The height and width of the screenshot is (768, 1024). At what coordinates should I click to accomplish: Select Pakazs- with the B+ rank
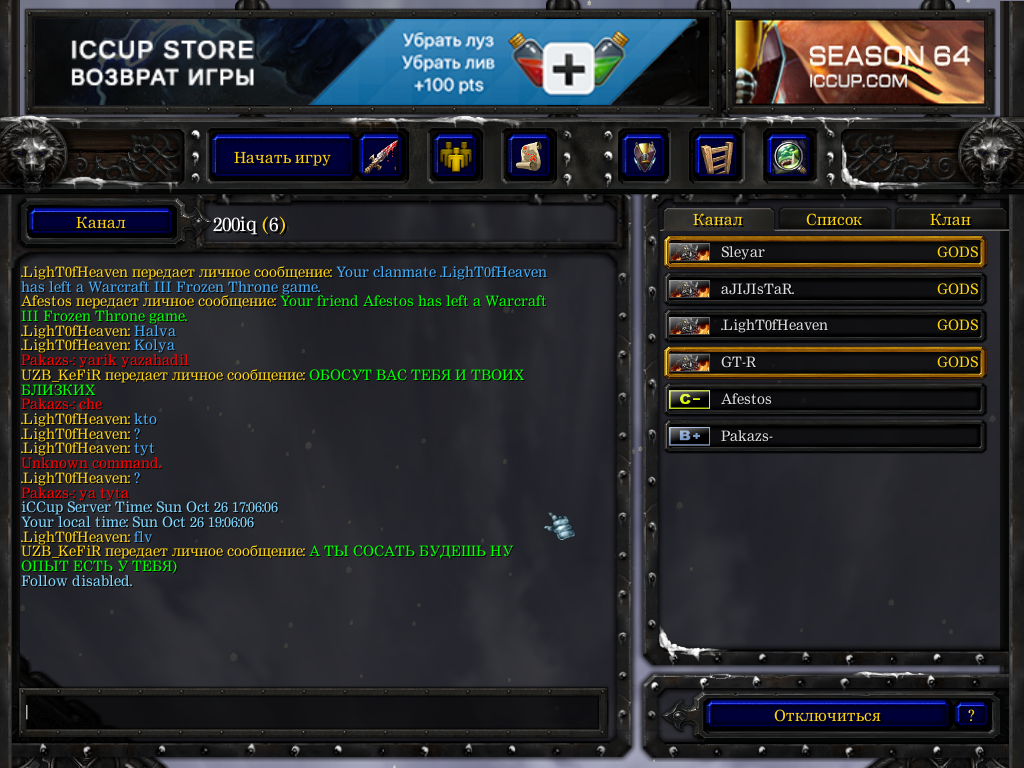[x=824, y=436]
